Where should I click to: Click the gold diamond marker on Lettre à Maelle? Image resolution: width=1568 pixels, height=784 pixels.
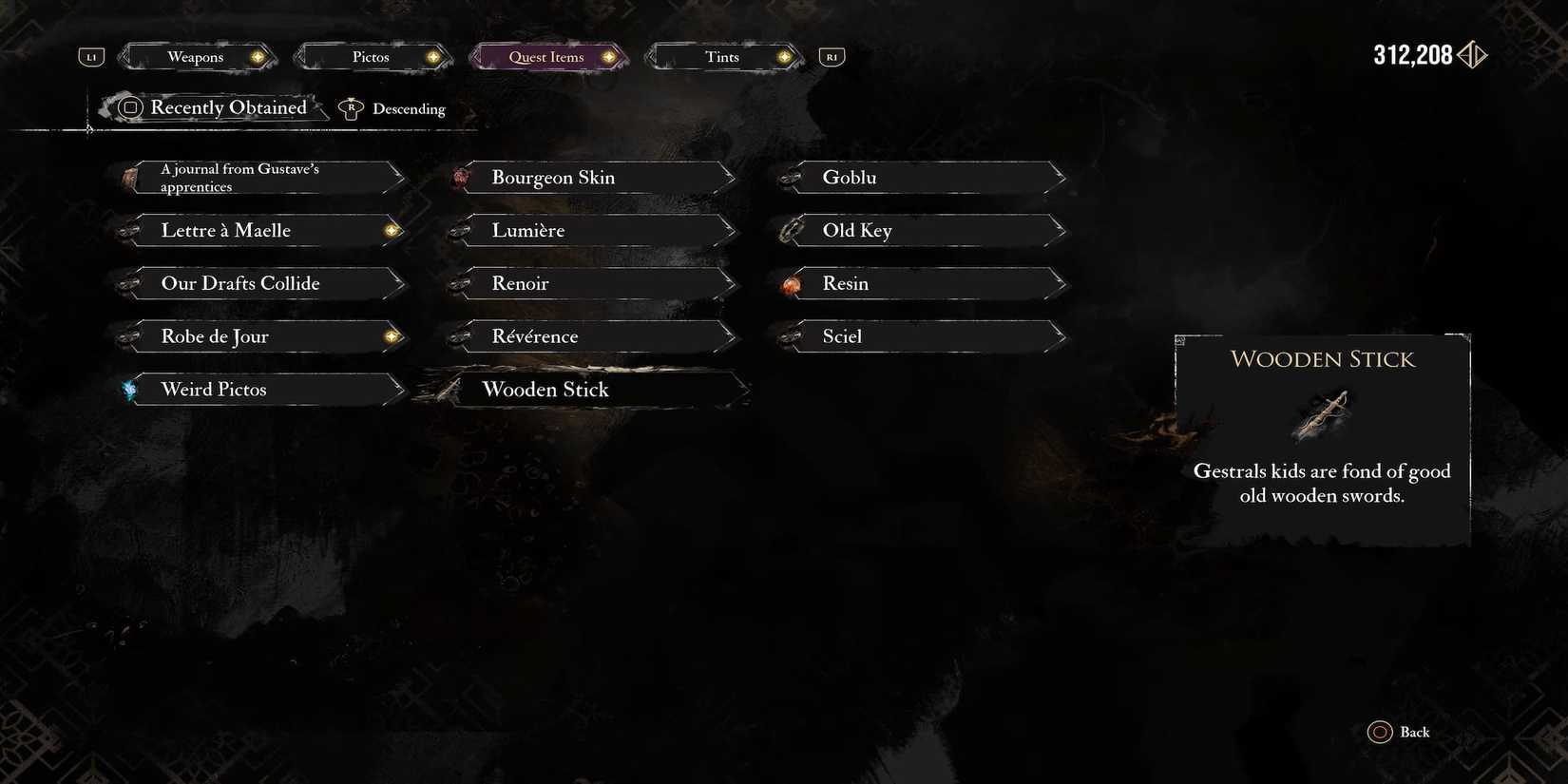tap(391, 230)
